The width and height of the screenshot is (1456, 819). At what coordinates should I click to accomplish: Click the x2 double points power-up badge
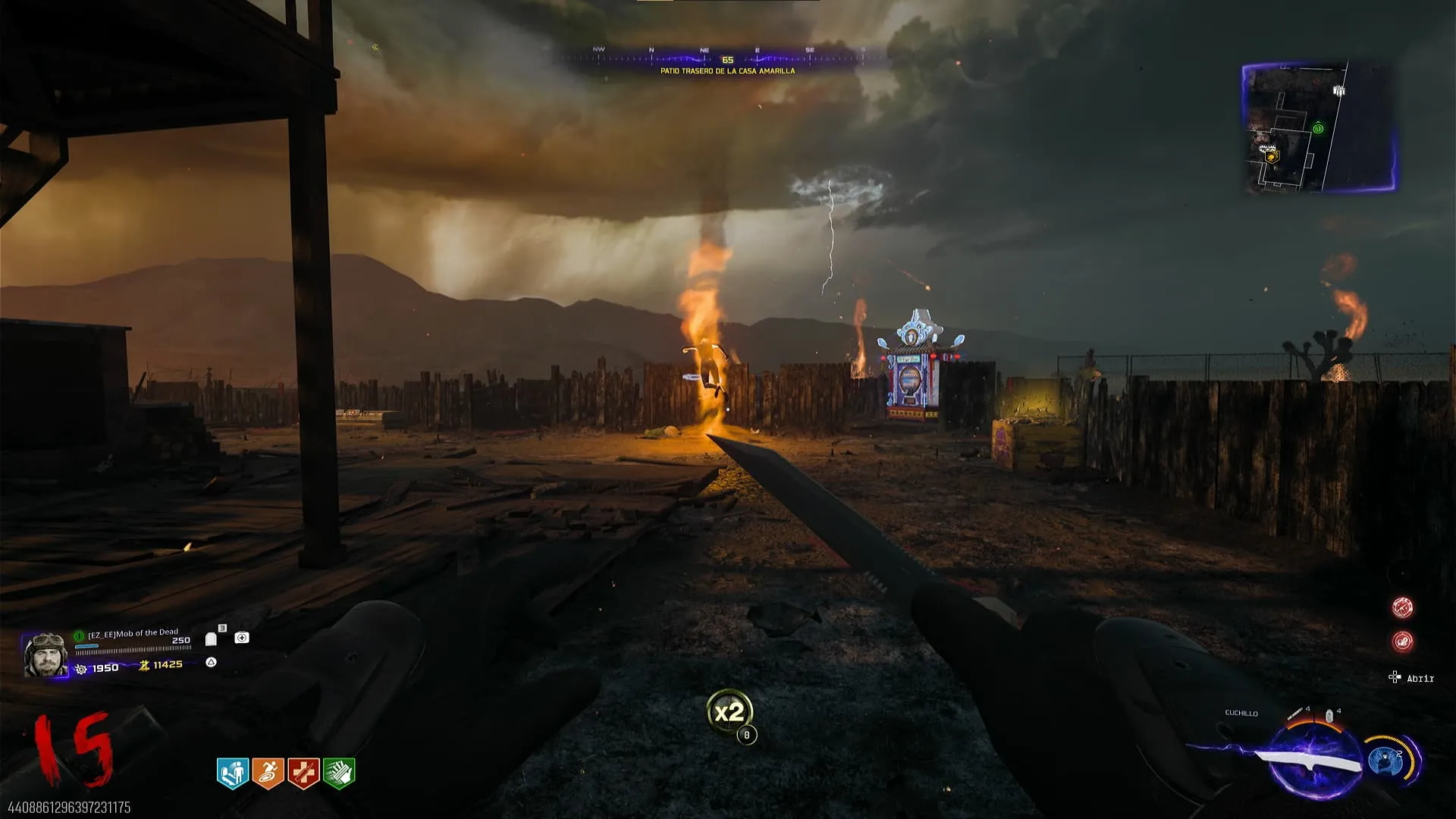coord(729,712)
